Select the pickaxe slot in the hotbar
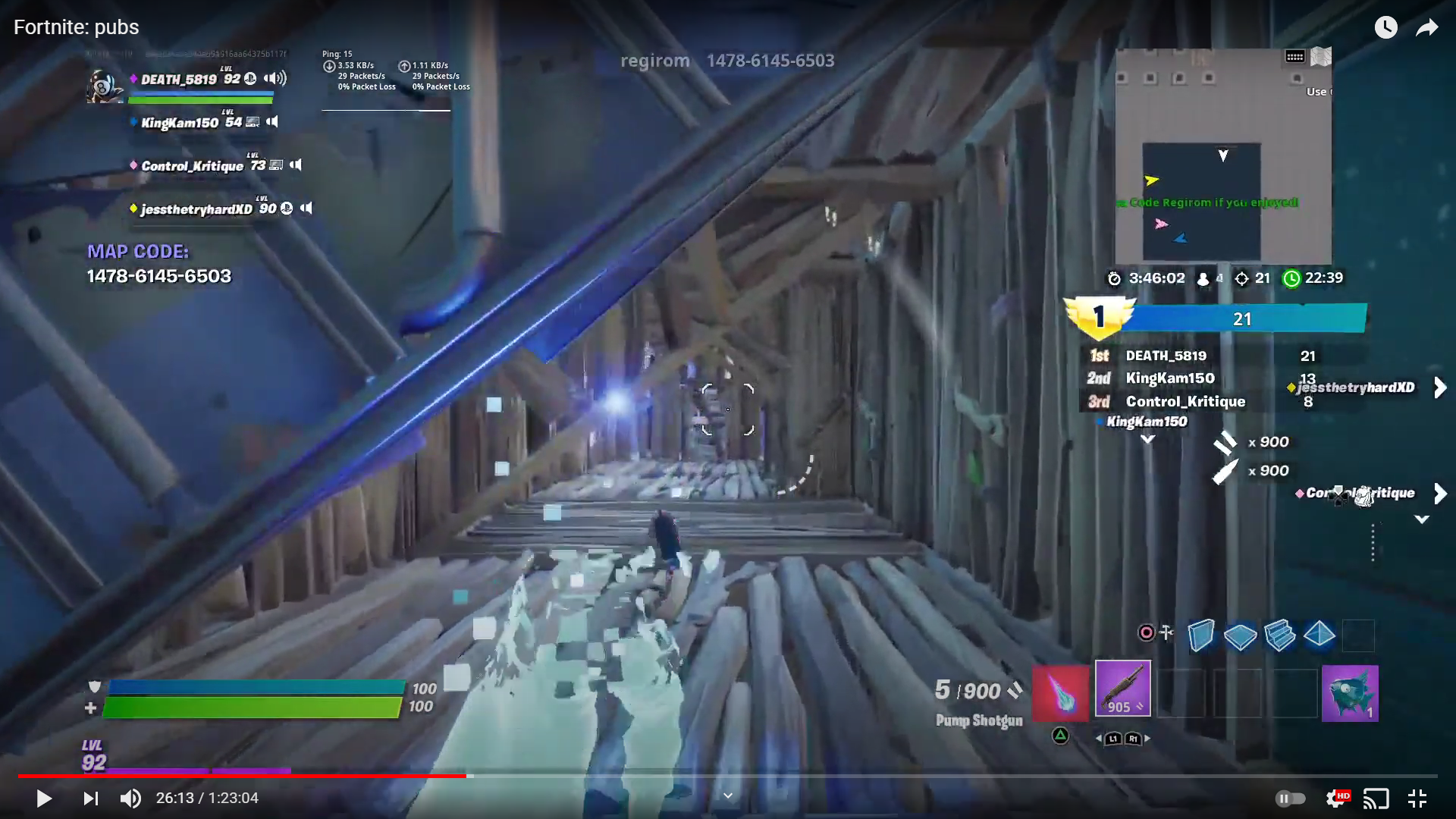Image resolution: width=1456 pixels, height=819 pixels. (x=1060, y=692)
